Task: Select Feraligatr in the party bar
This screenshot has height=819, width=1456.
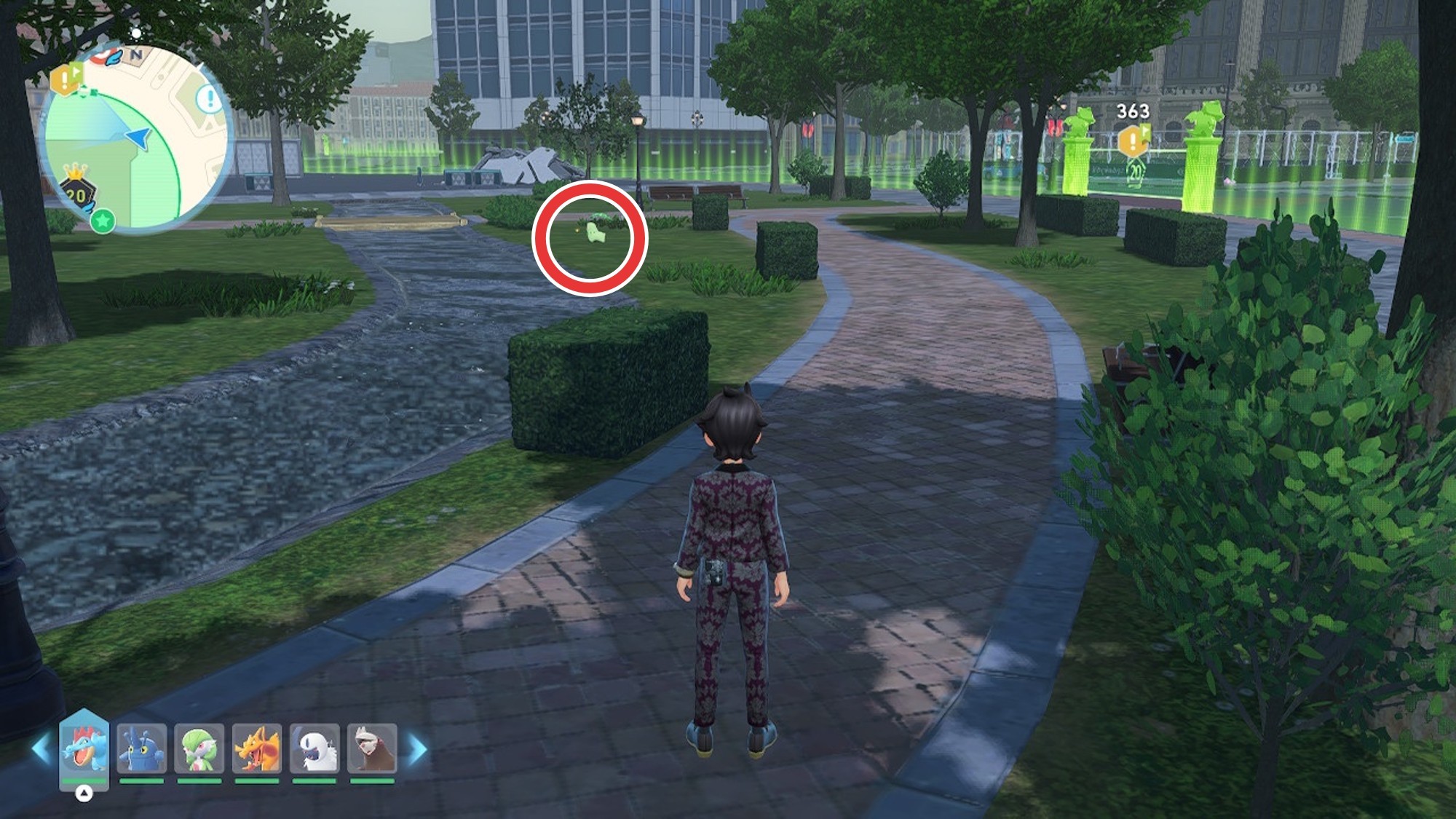Action: [x=84, y=748]
